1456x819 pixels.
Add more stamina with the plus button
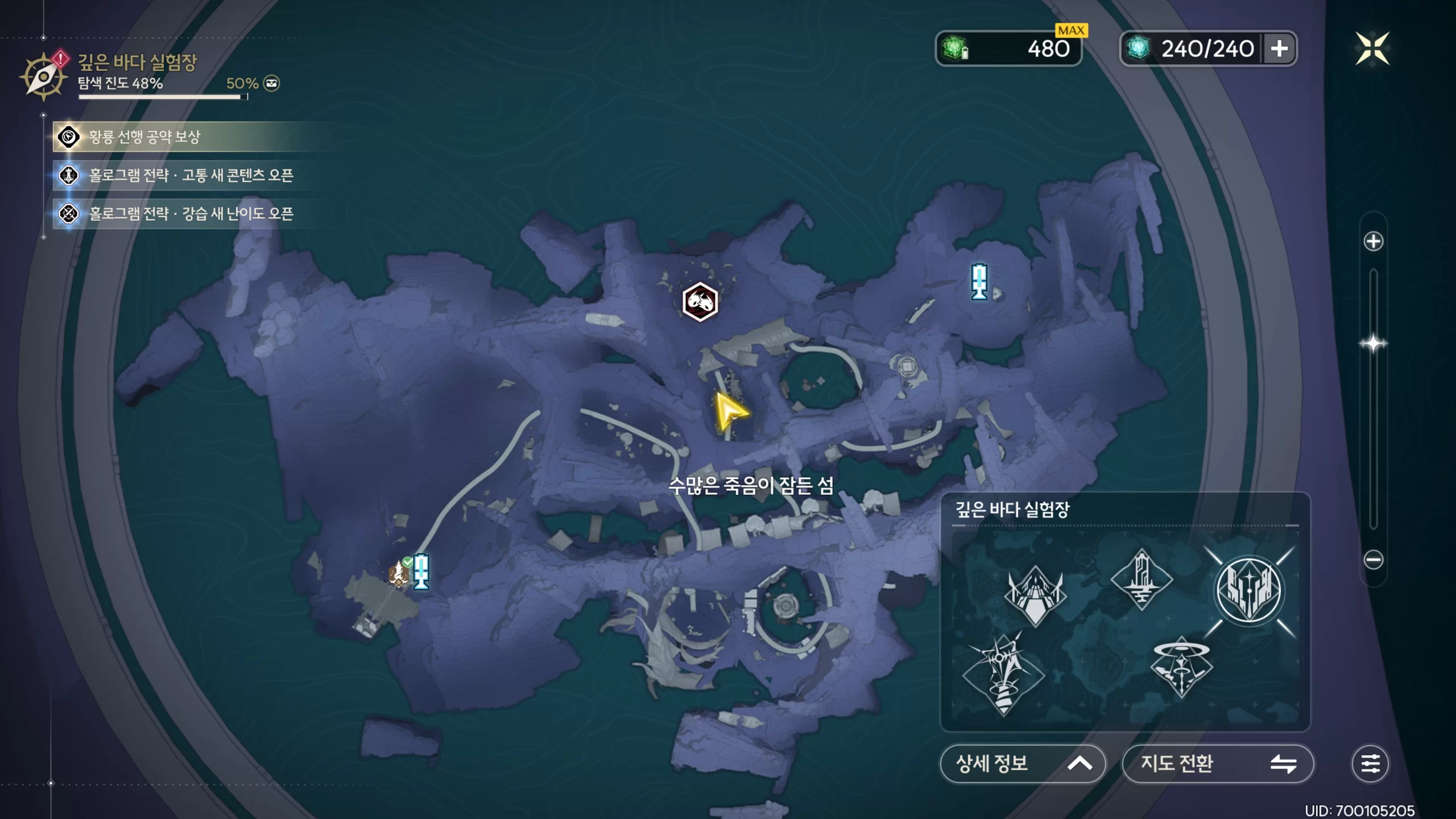(x=1279, y=48)
